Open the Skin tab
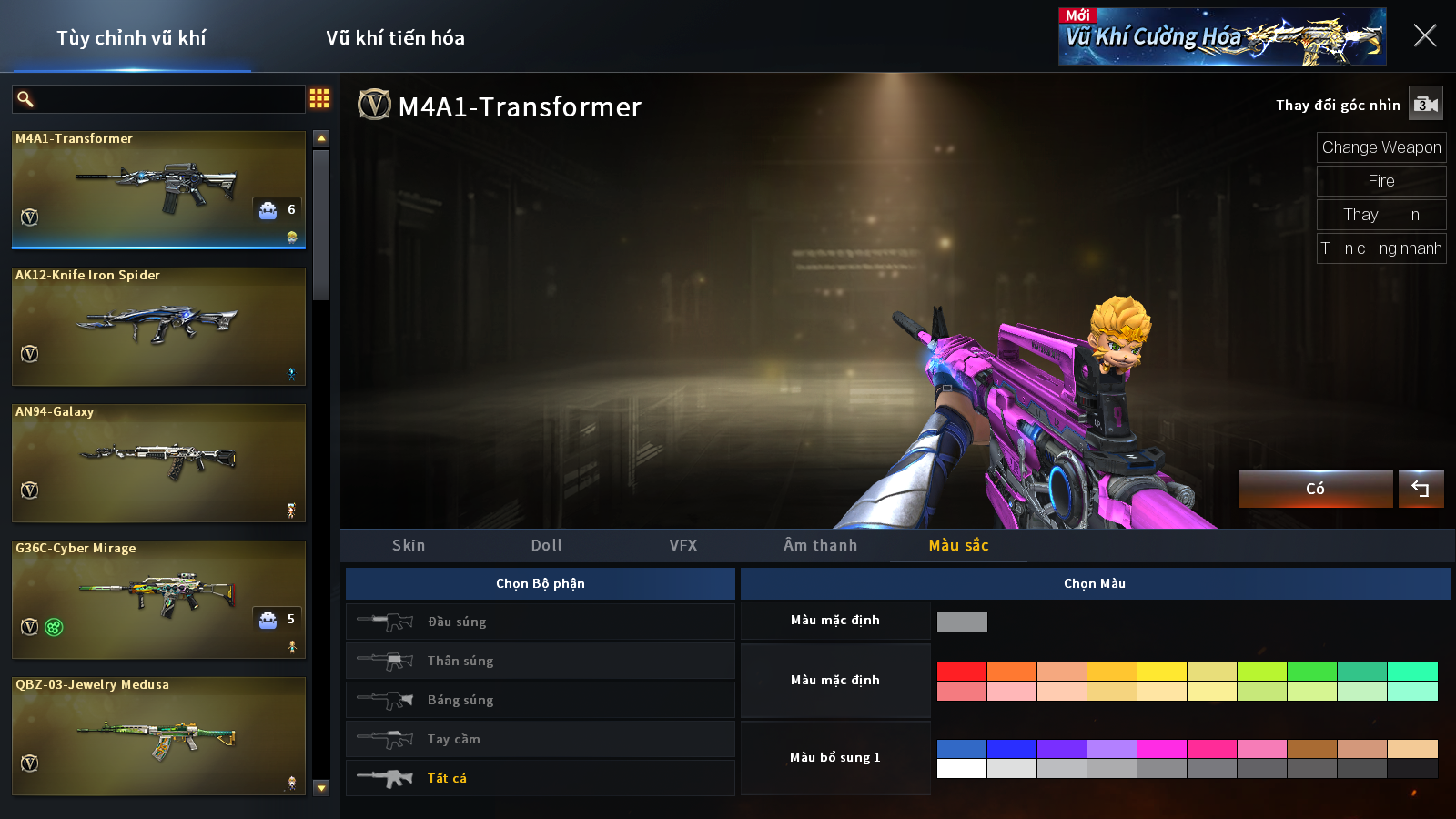Image resolution: width=1456 pixels, height=819 pixels. [409, 545]
